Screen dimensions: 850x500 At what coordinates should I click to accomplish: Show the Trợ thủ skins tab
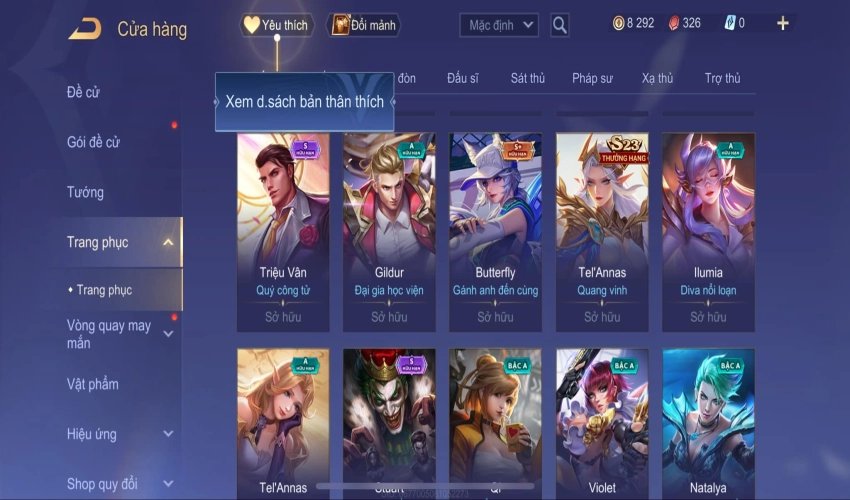(722, 78)
